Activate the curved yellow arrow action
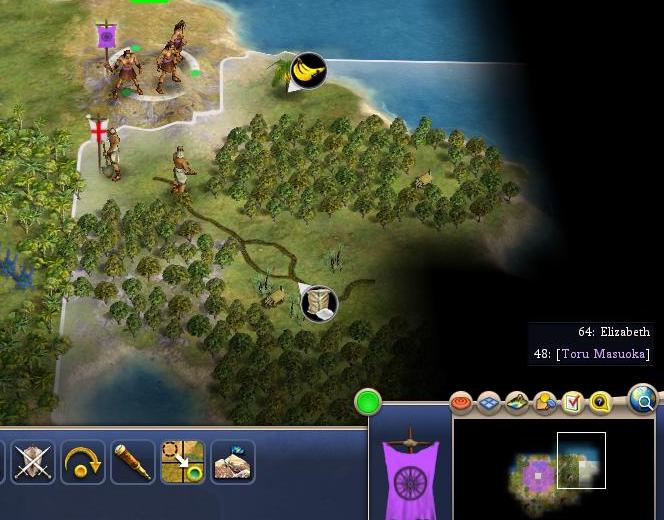 [x=83, y=462]
